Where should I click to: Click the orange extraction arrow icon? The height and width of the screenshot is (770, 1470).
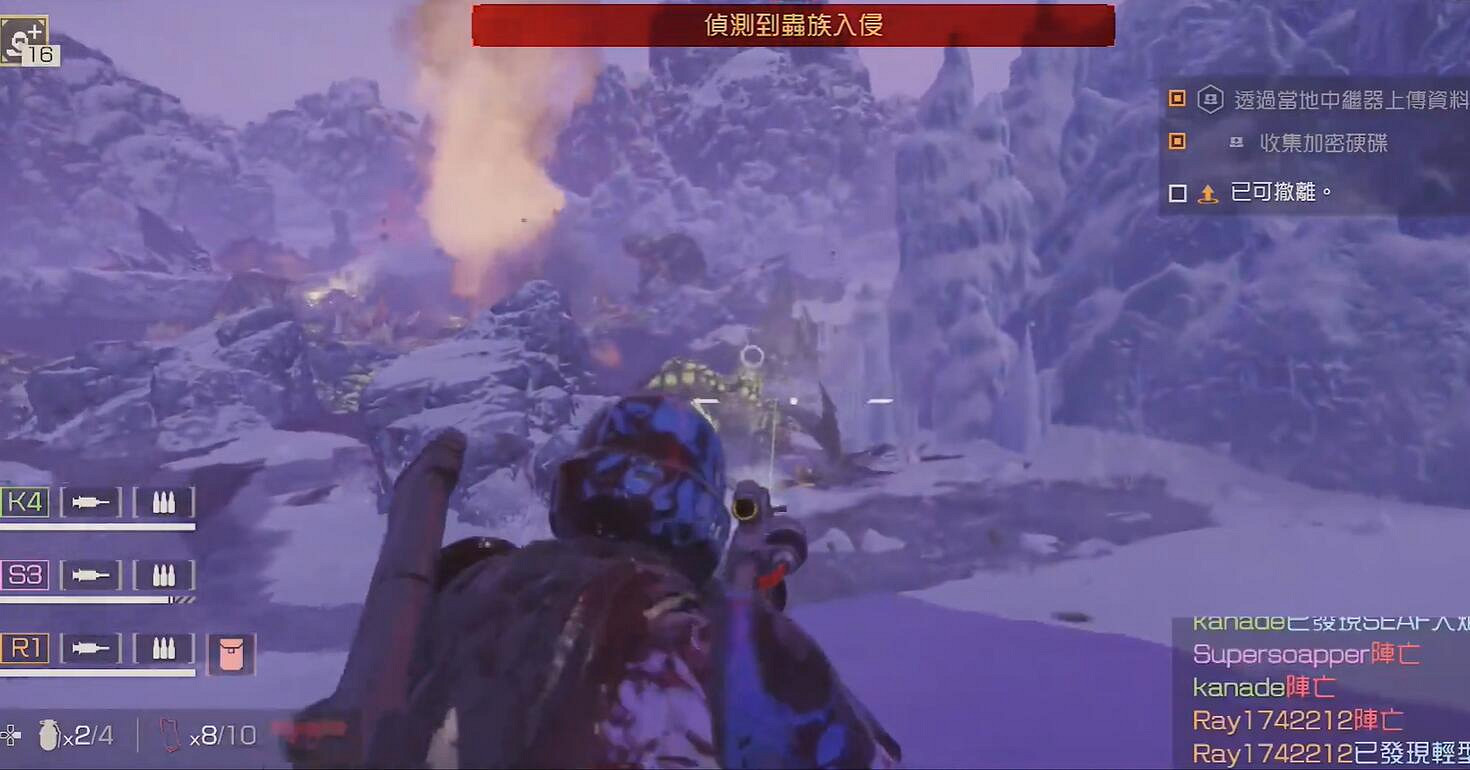tap(1208, 192)
